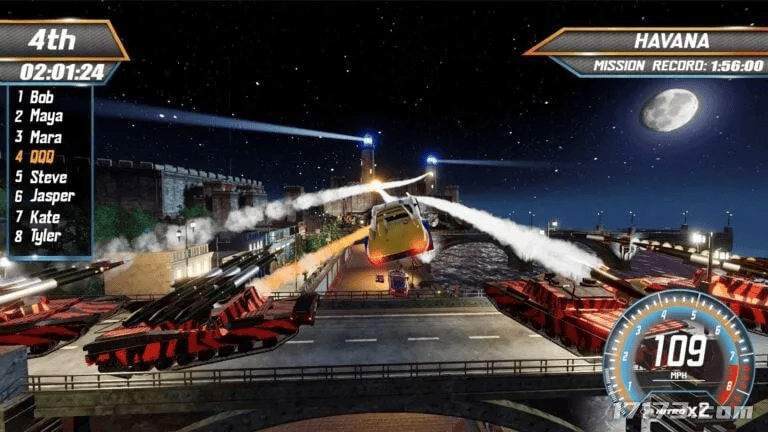Select Bob in the race standings

(x=41, y=97)
